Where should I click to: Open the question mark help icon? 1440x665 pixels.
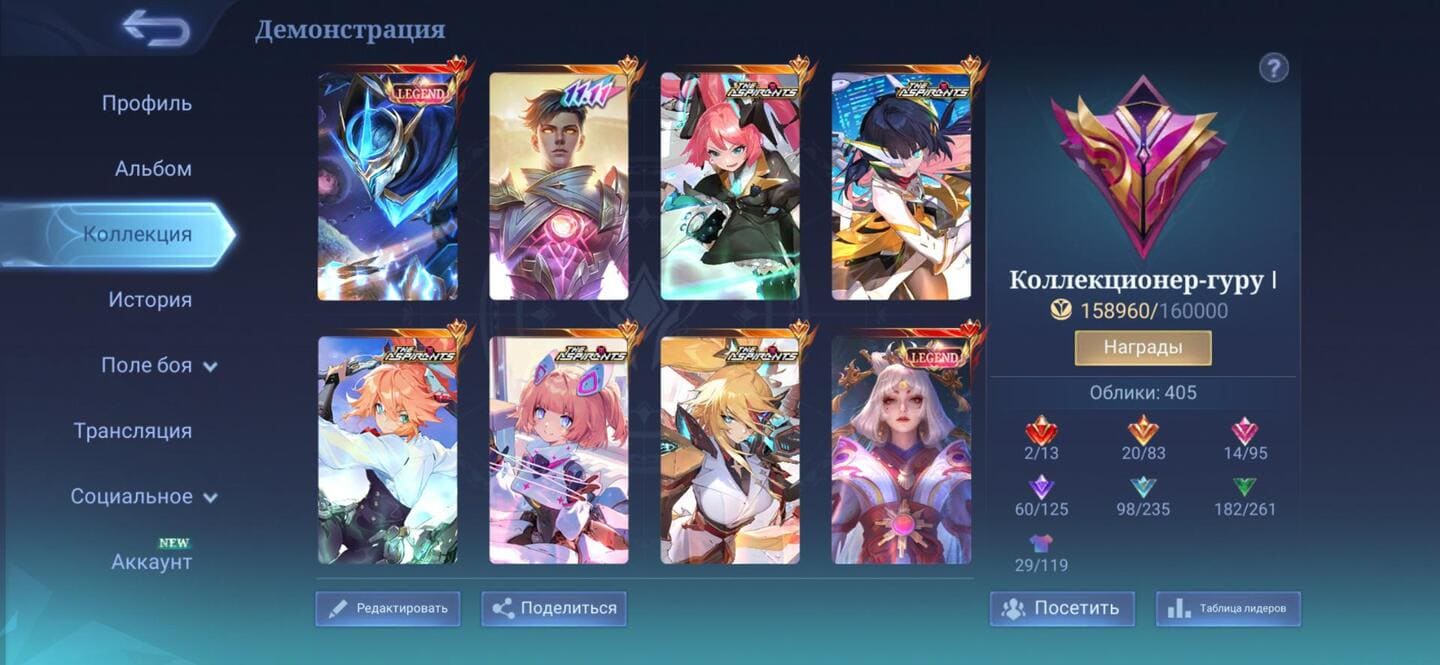[x=1273, y=68]
